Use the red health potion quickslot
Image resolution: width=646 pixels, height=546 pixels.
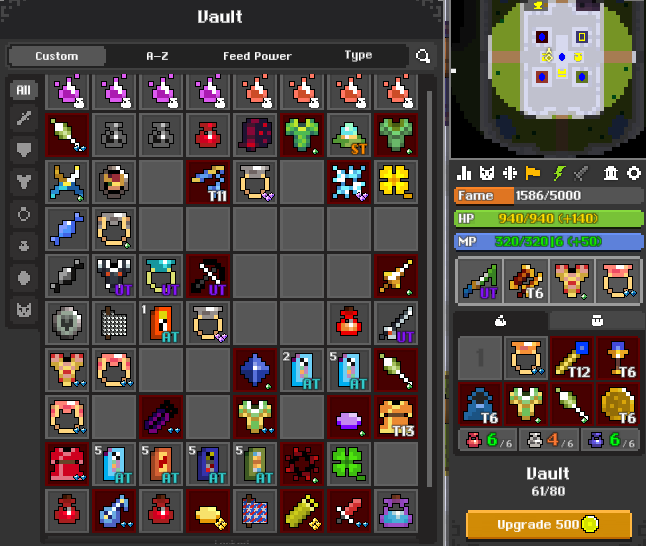click(x=484, y=439)
